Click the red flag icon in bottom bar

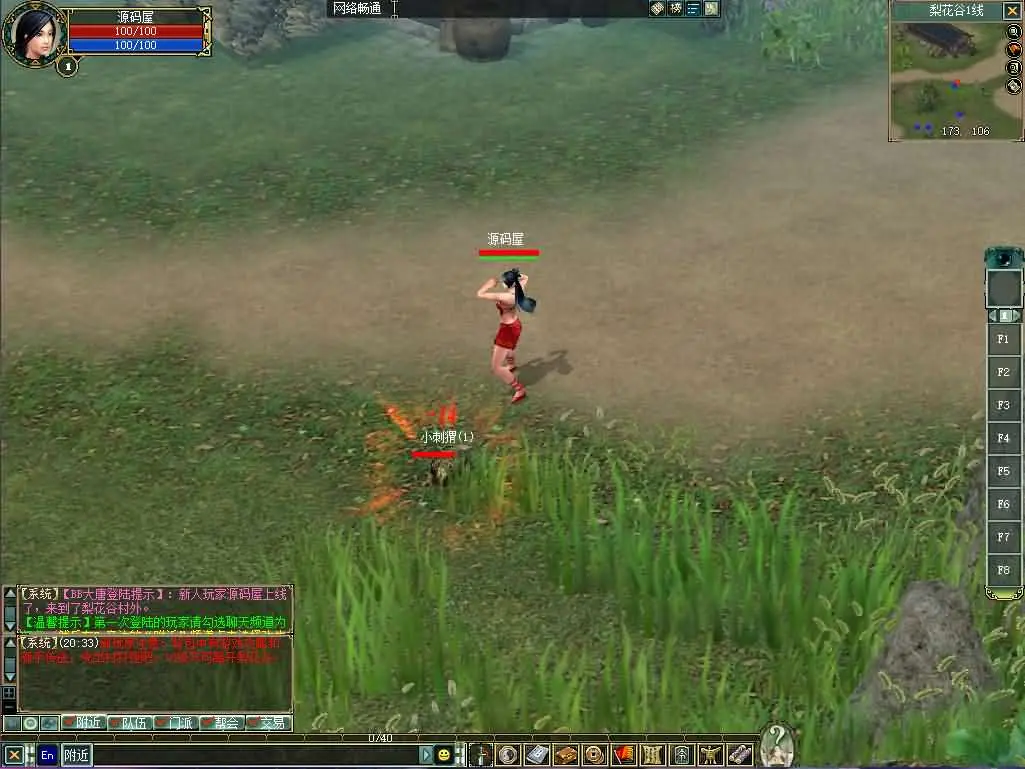[x=623, y=755]
